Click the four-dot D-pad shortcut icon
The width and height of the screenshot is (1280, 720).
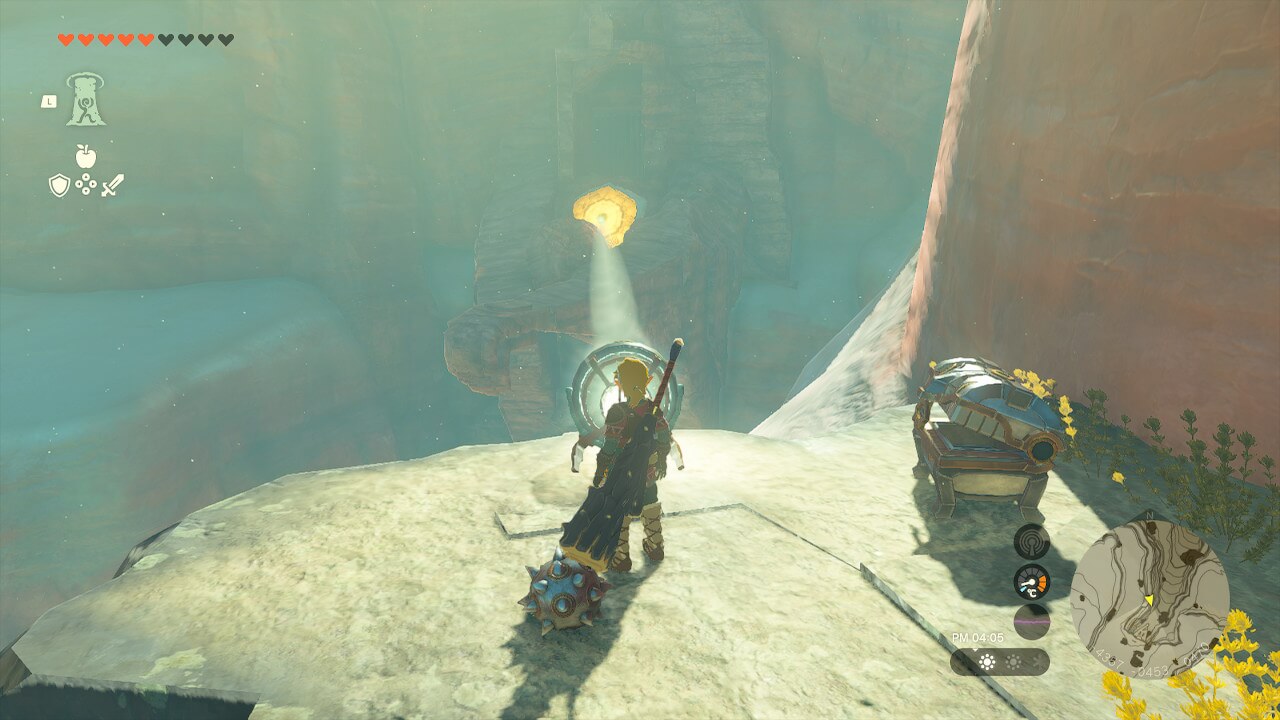point(85,185)
